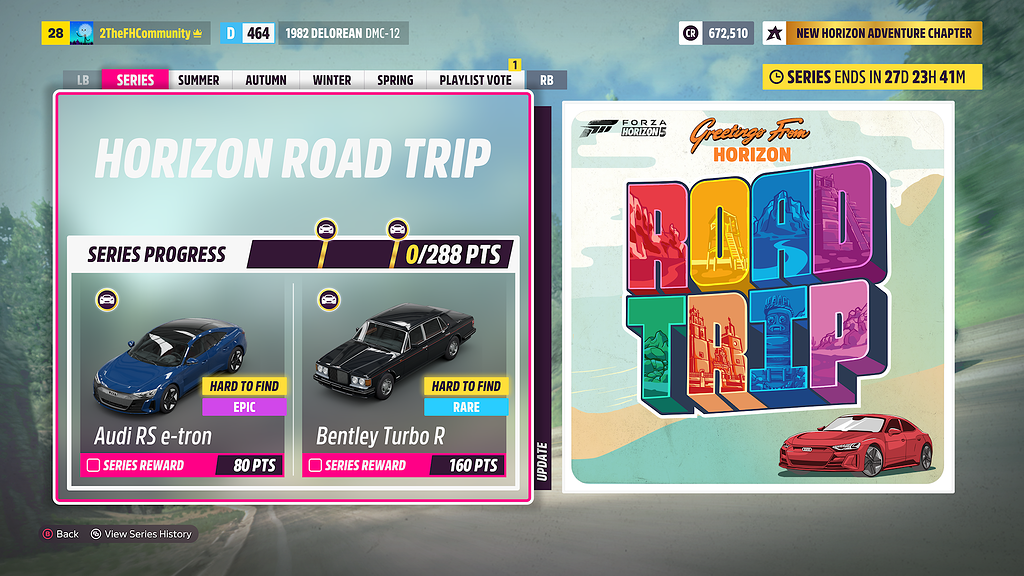Click the 1982 DeLorean DMC-12 car label
The image size is (1024, 576).
(x=343, y=33)
